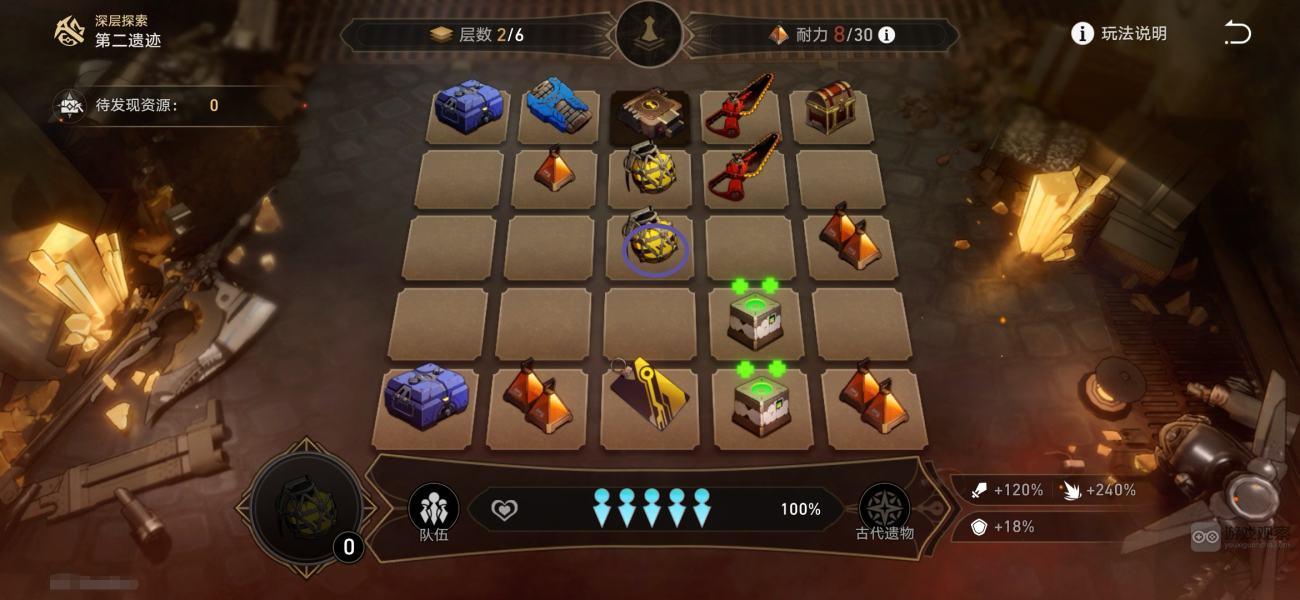Select the grenade tile circled in blue
This screenshot has height=600, width=1300.
(x=654, y=244)
